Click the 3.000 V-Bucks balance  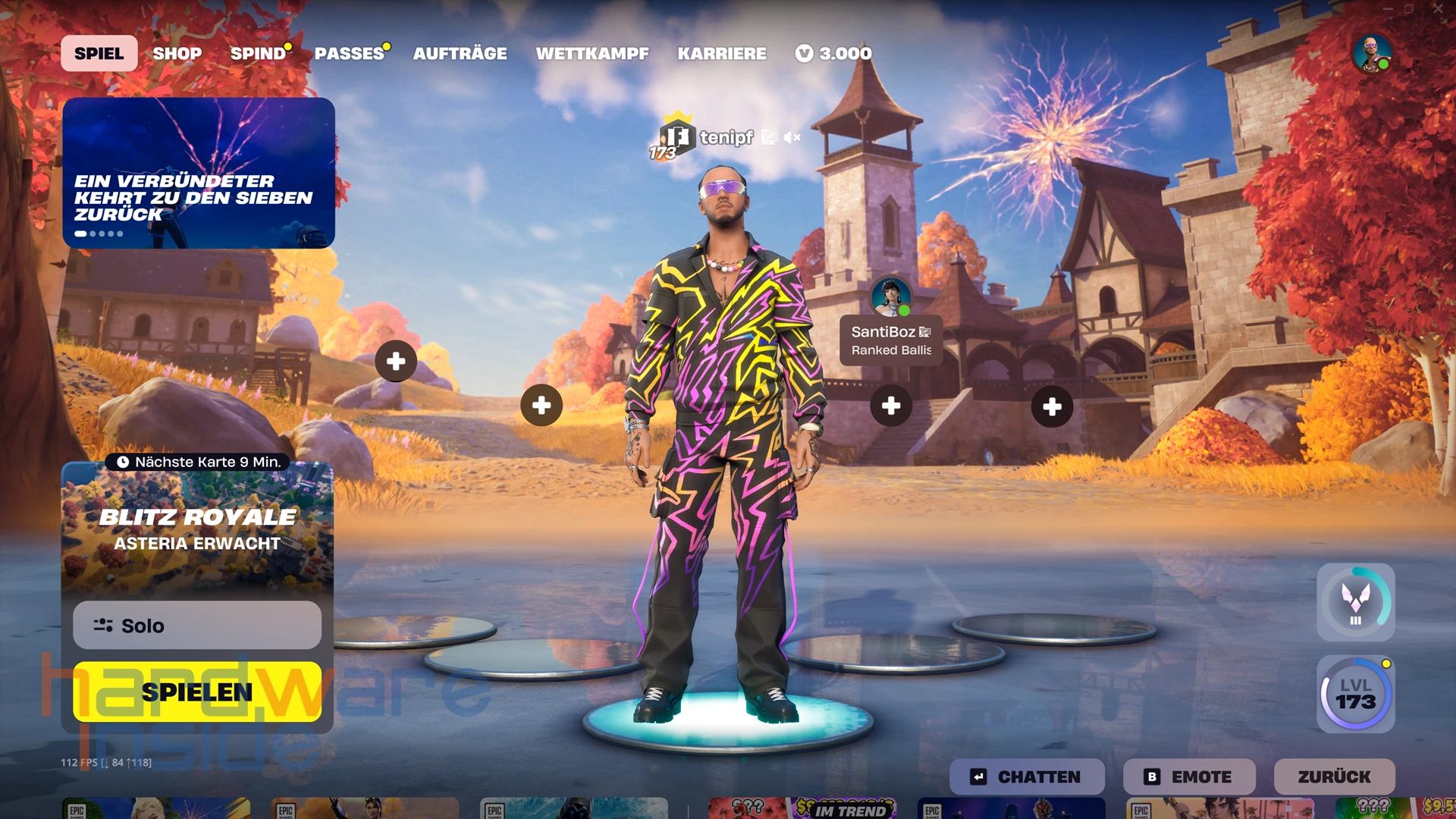(834, 53)
